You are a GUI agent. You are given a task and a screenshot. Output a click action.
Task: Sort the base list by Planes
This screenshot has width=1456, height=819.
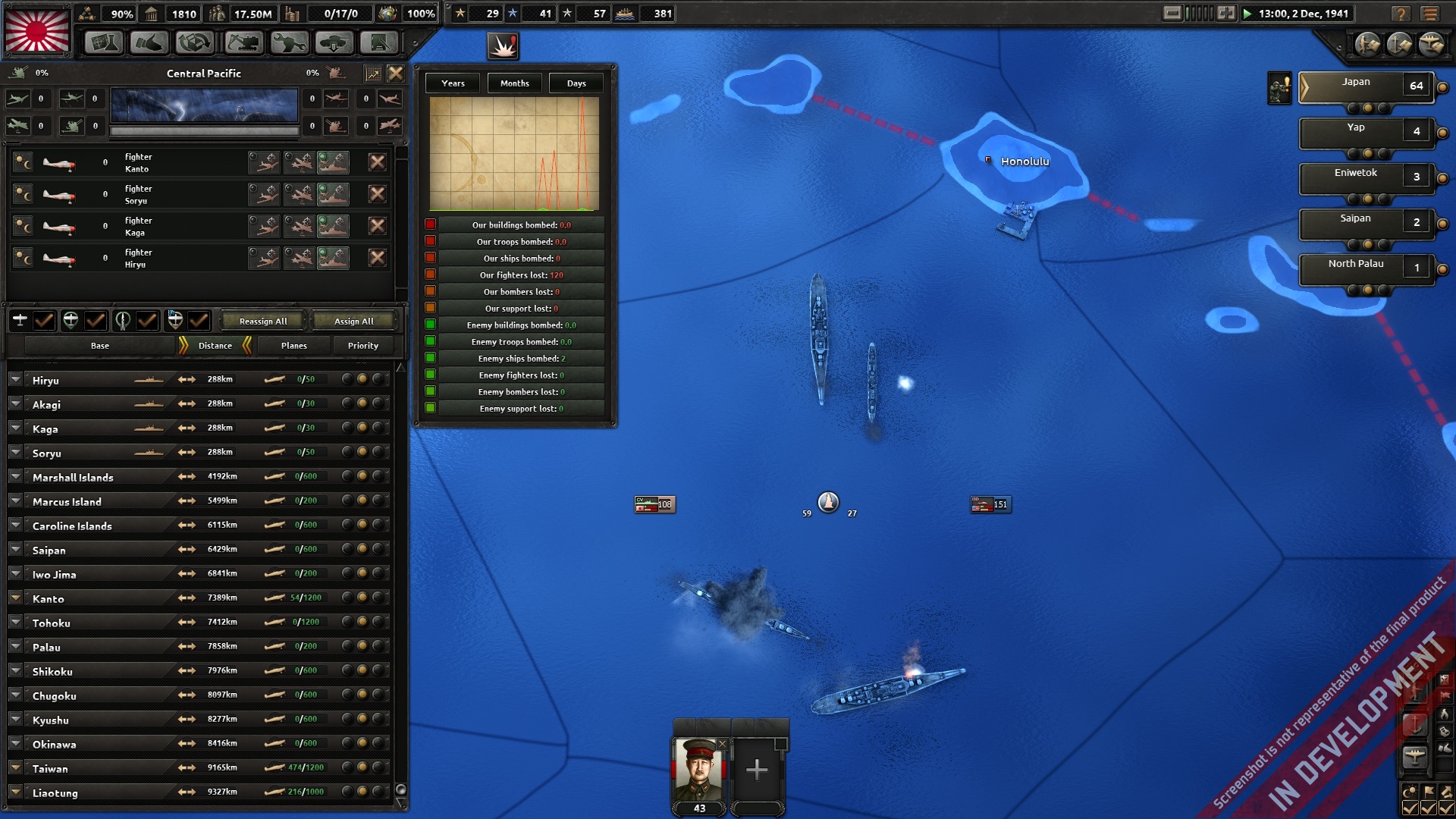click(293, 346)
